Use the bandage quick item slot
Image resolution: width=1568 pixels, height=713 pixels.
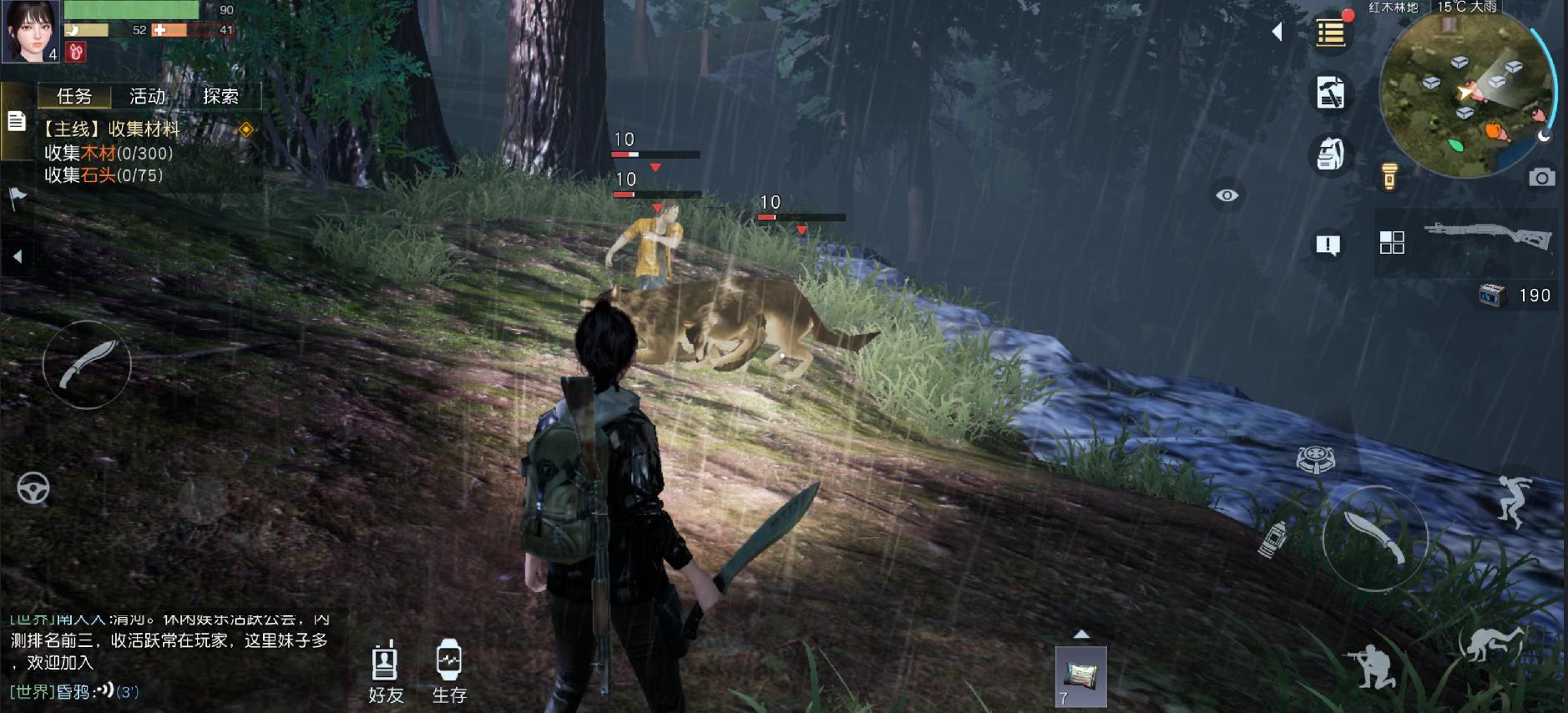pyautogui.click(x=1080, y=676)
